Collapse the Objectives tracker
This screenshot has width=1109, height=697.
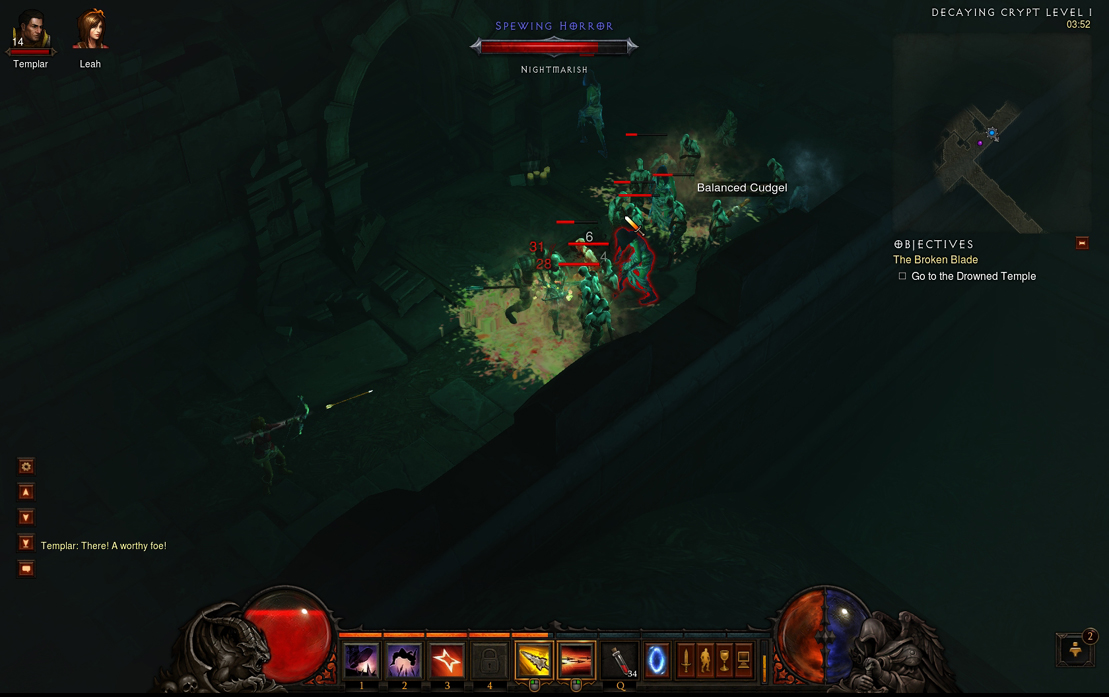click(1082, 243)
